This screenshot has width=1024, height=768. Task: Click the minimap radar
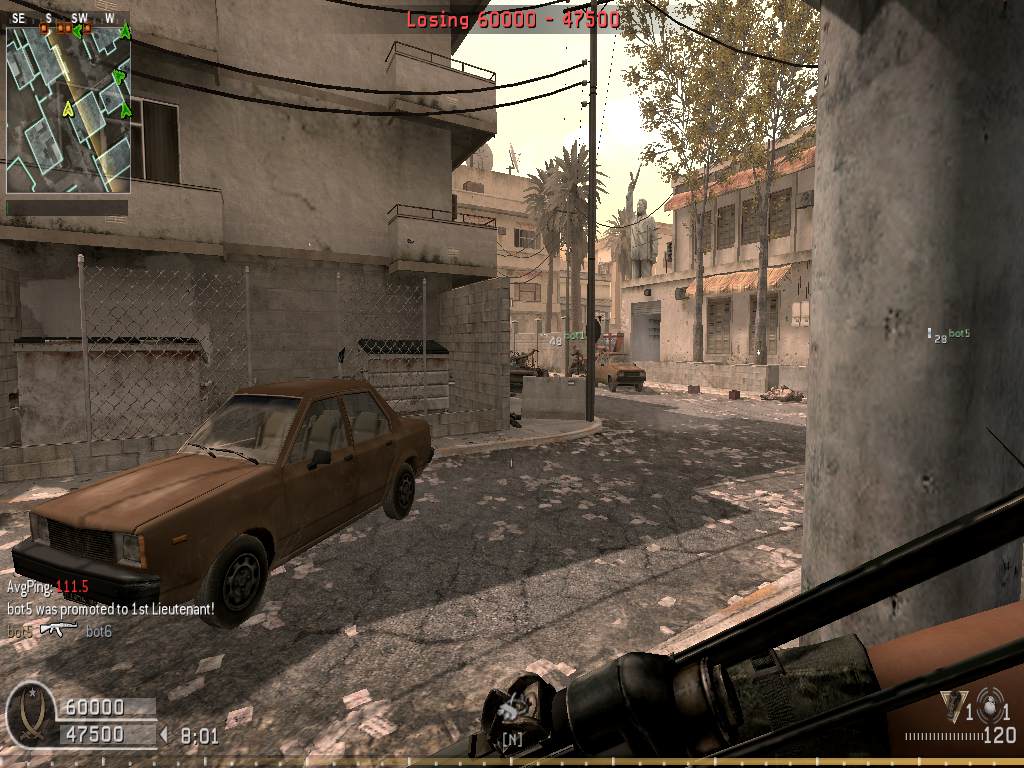pos(68,108)
